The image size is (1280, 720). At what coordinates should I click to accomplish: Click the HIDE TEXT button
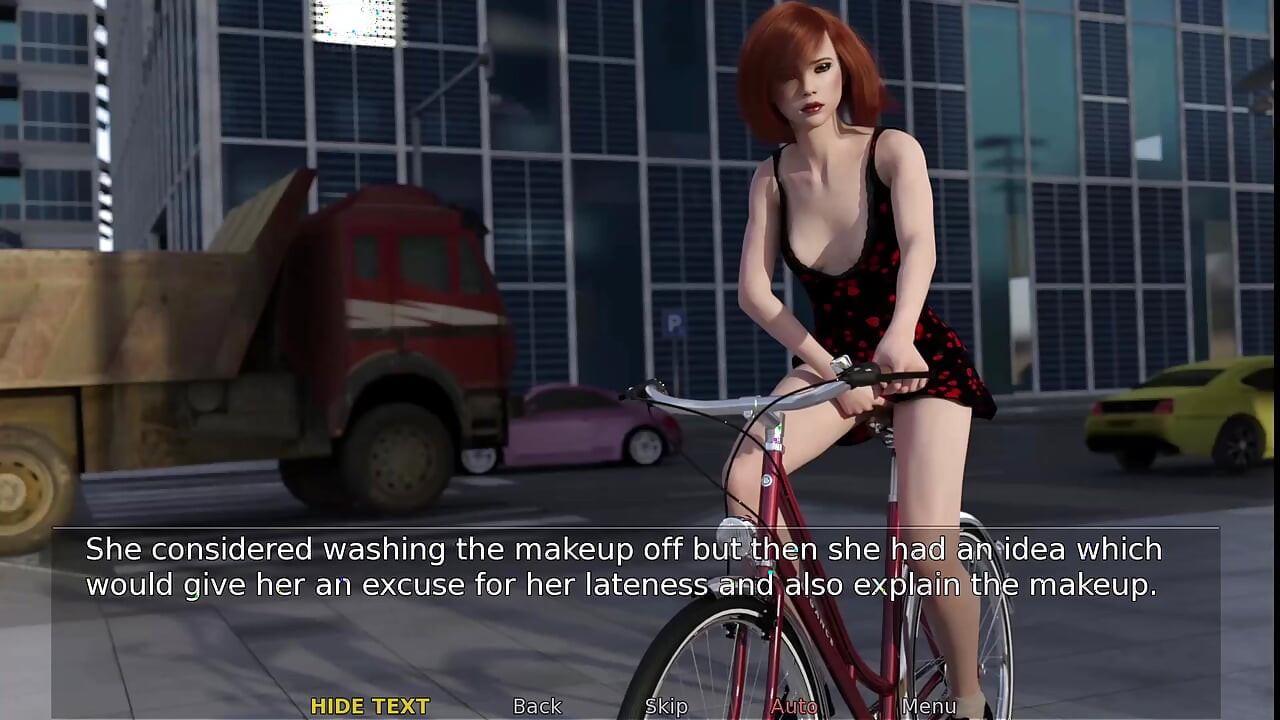(x=370, y=706)
